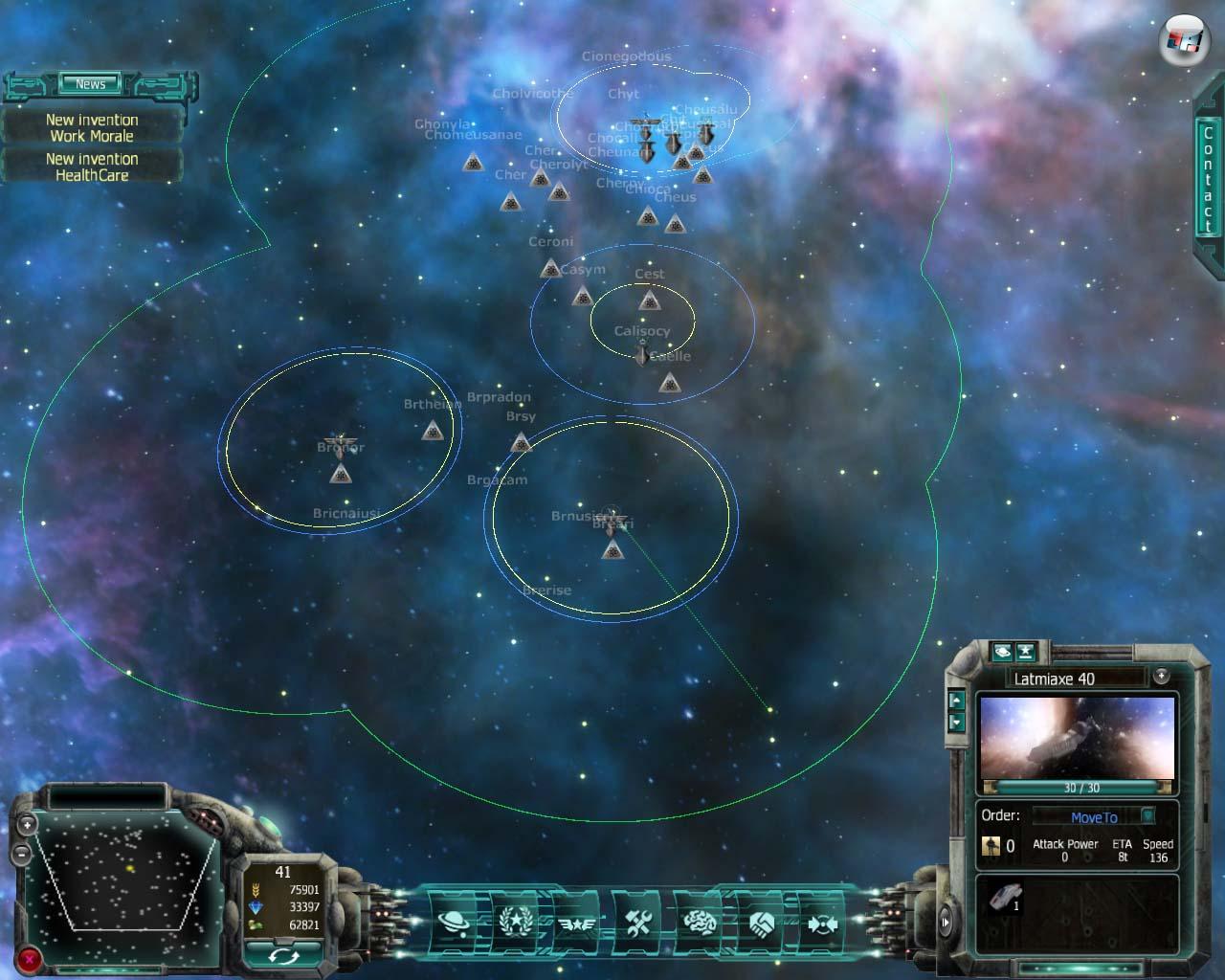
Task: Select the HealthCare invention news entry
Action: tap(92, 167)
